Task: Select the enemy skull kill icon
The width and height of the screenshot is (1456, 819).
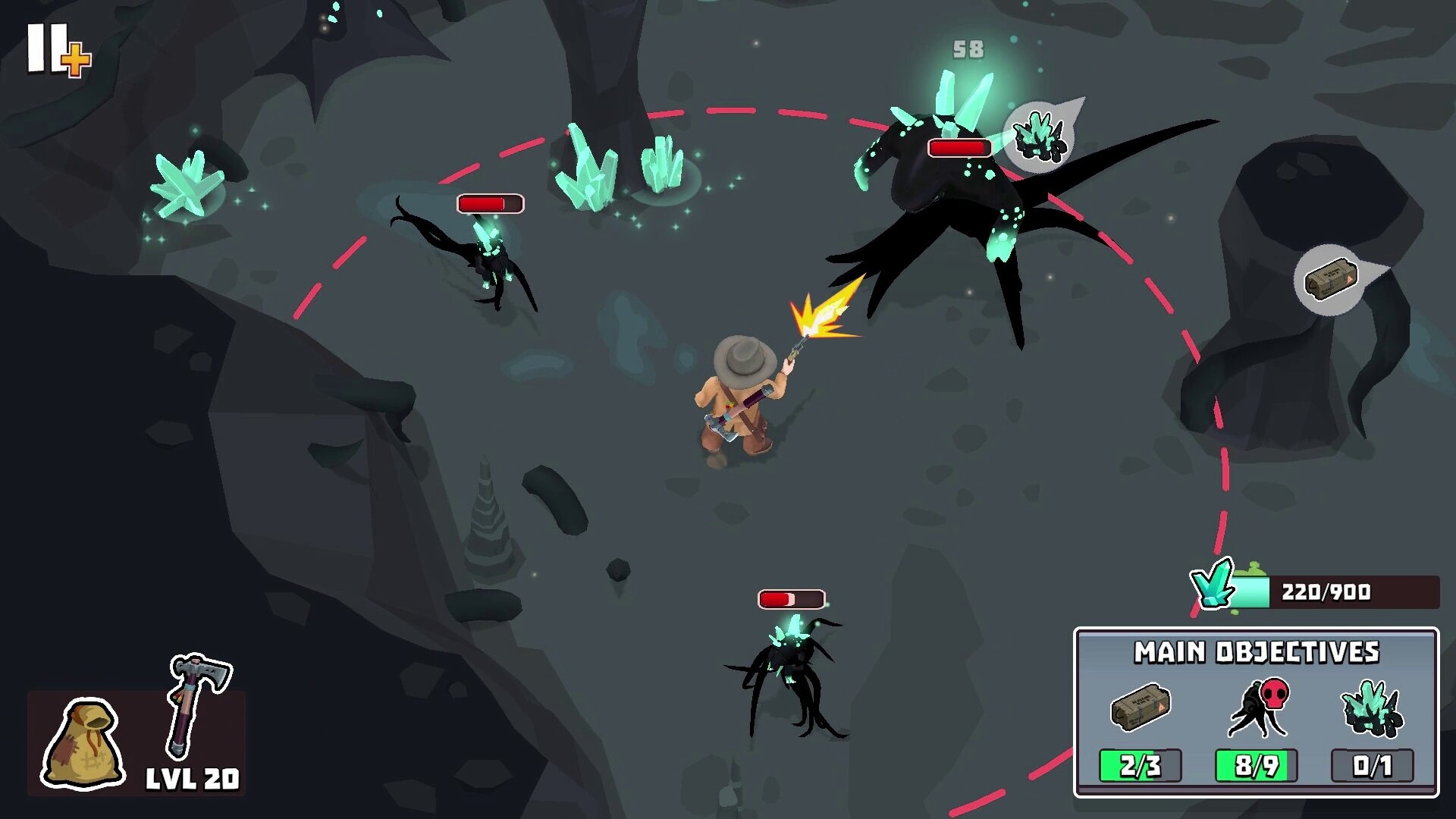Action: click(1259, 705)
